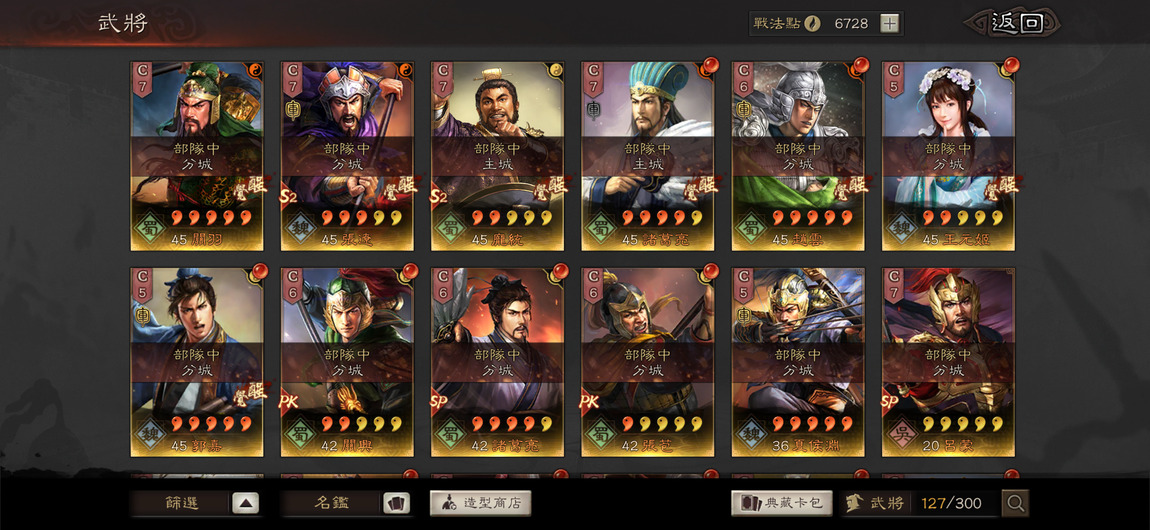Open the 呂蒙 general card

point(948,361)
